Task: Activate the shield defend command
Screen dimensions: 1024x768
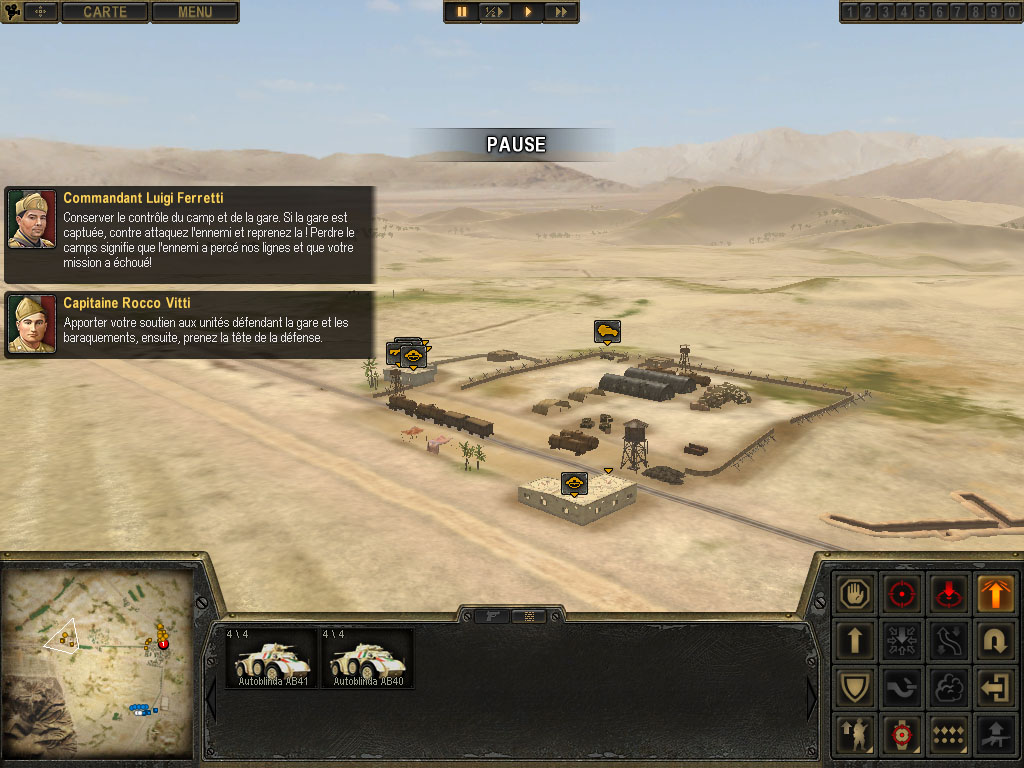Action: [x=857, y=688]
